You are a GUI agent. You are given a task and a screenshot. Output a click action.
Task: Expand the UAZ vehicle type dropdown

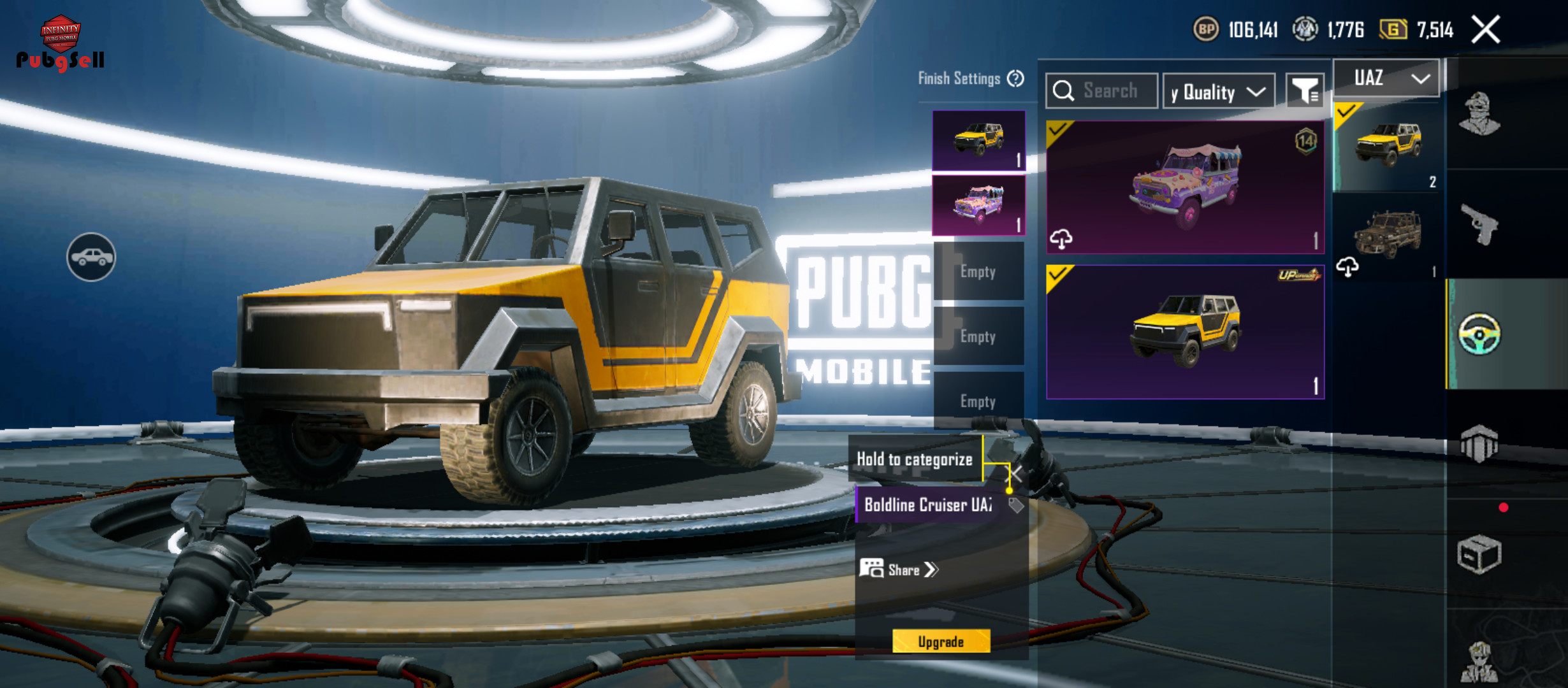[x=1386, y=78]
